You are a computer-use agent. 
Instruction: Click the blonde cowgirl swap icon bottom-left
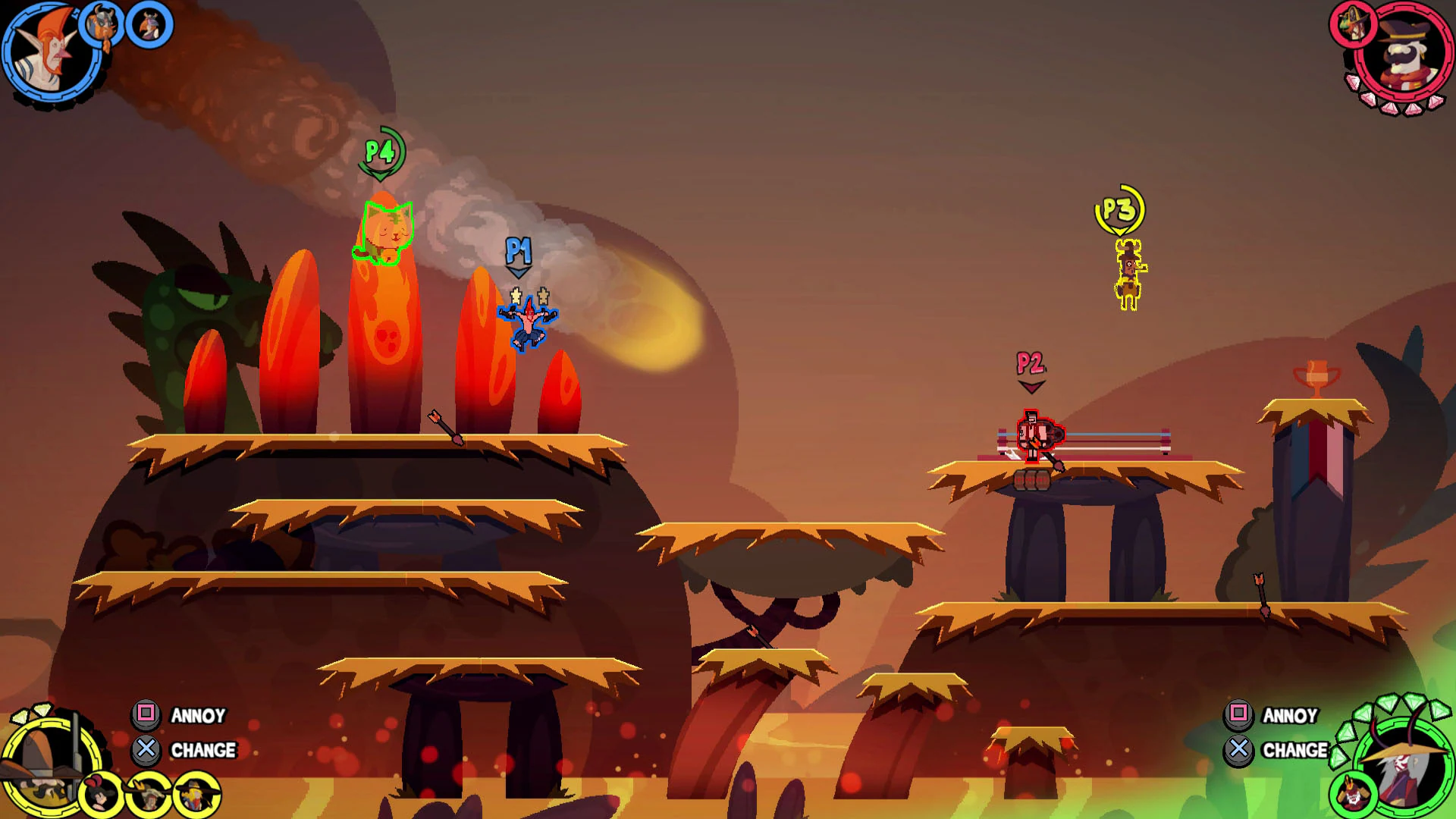(x=196, y=796)
